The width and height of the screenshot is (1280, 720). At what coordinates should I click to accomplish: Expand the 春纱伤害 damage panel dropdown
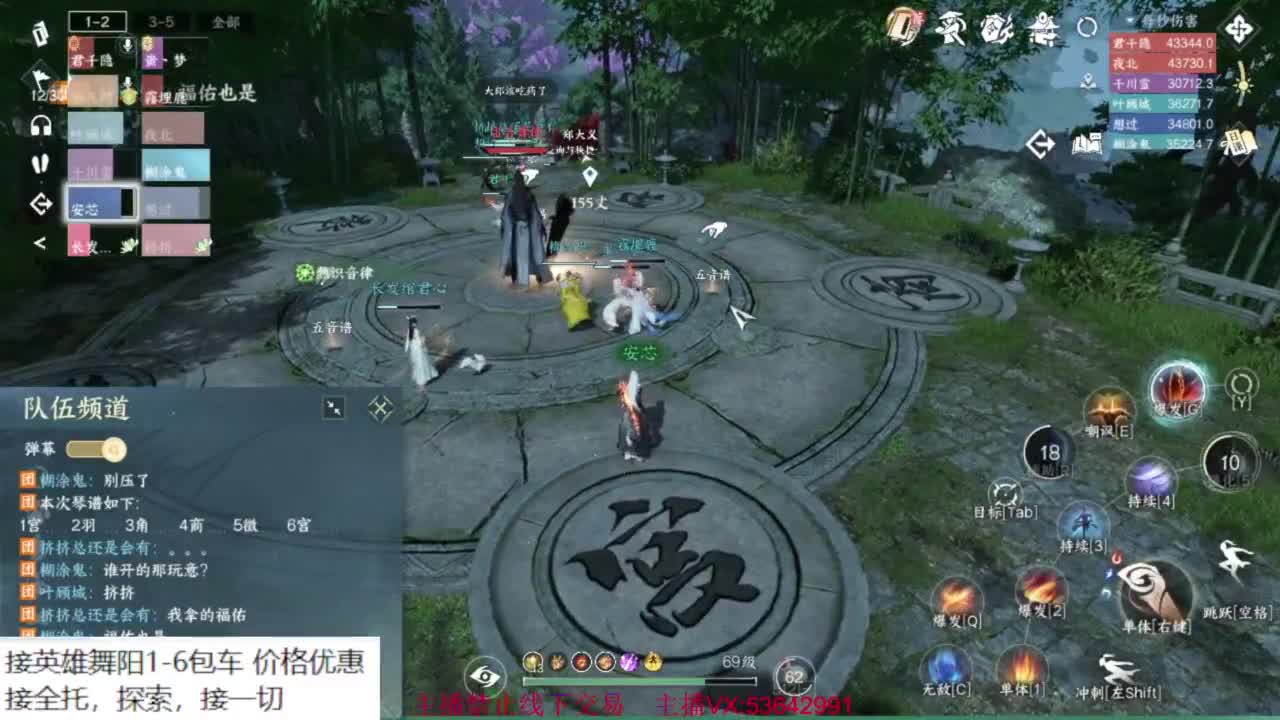pos(1128,20)
